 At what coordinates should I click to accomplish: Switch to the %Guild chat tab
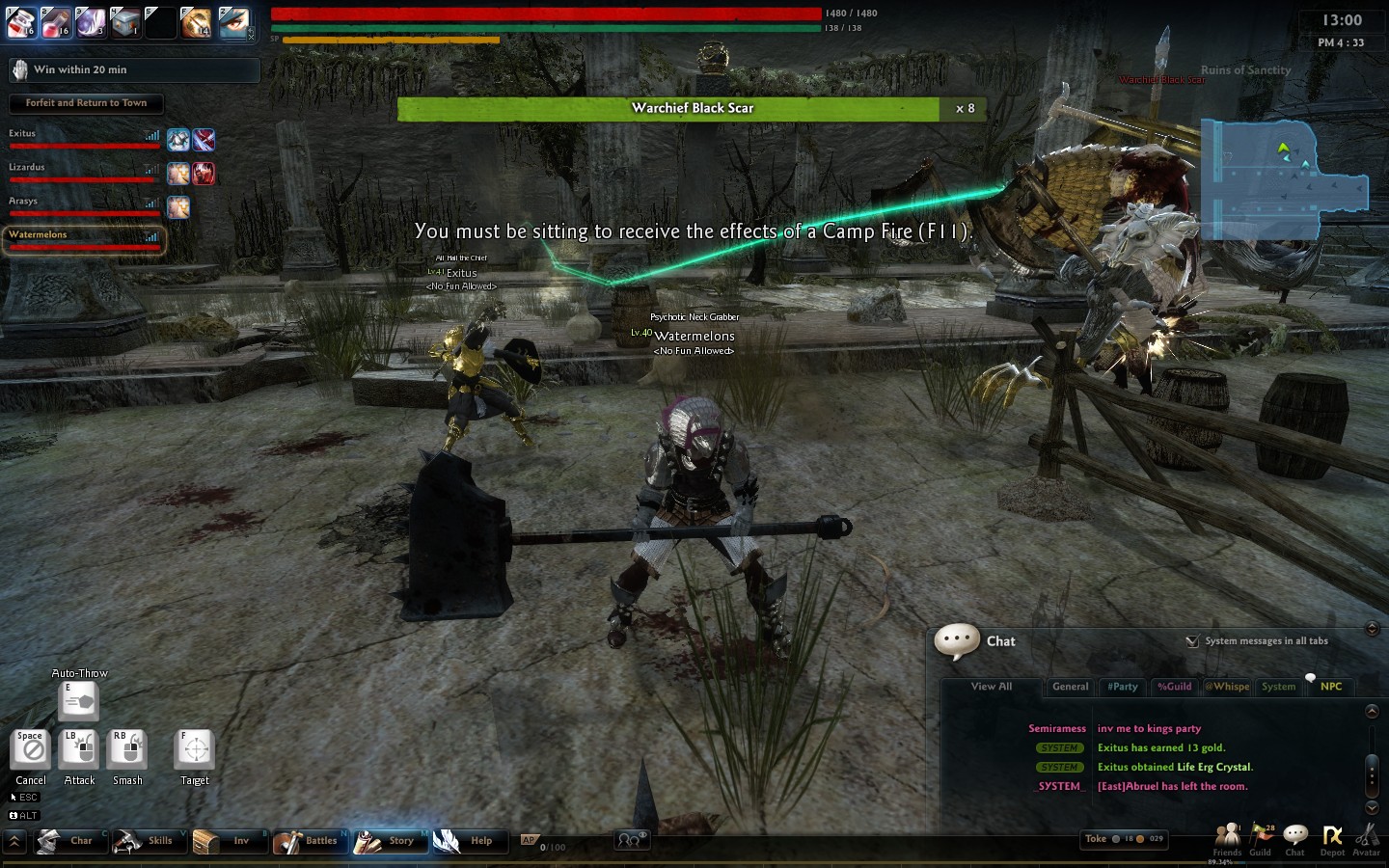tap(1175, 687)
